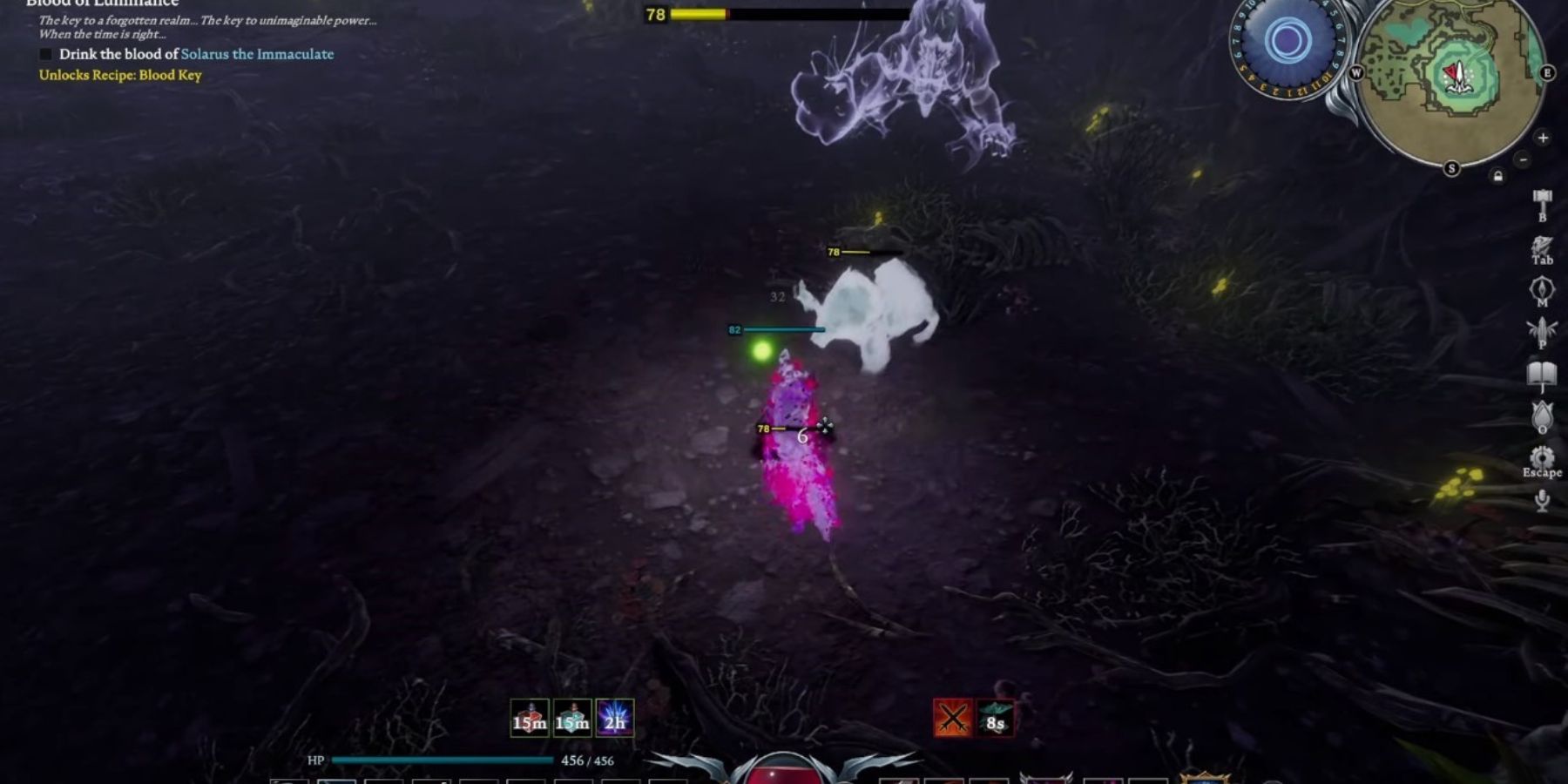Toggle the minimap lock padlock
Screen dimensions: 1568x784
tap(1498, 176)
